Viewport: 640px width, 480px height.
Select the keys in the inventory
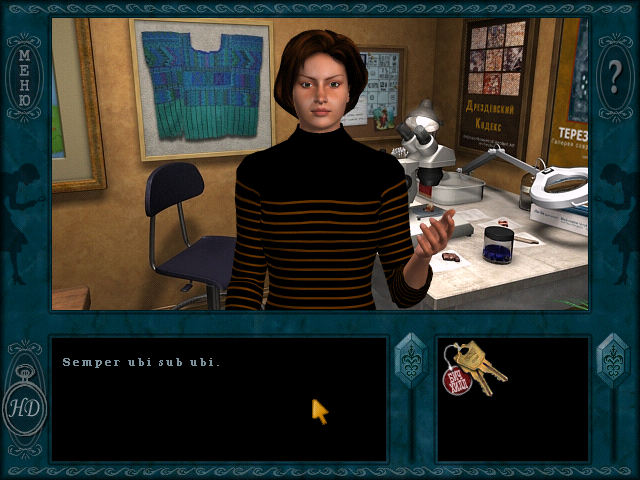(474, 367)
